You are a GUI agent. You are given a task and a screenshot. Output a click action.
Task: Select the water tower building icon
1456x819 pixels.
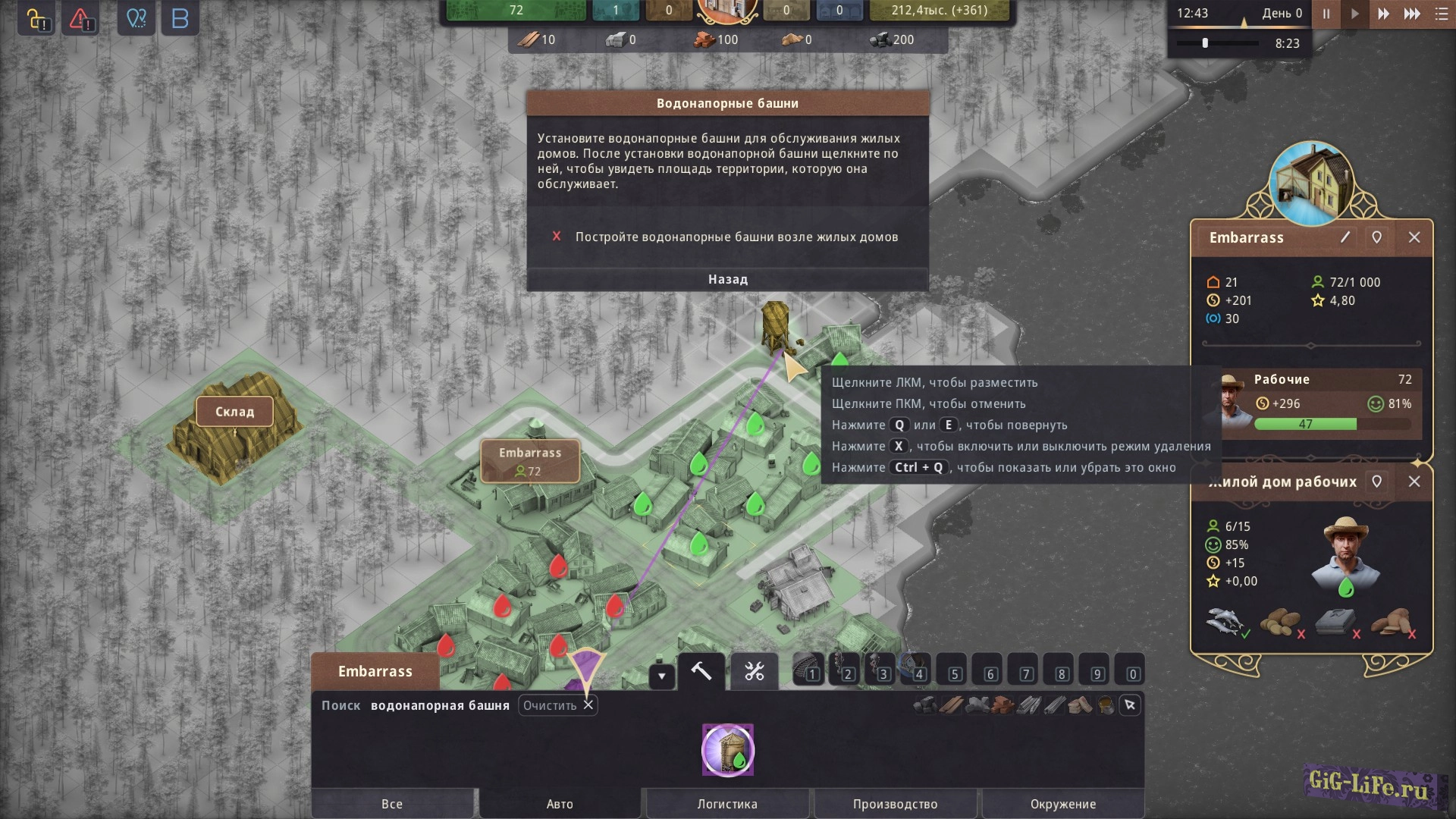pyautogui.click(x=728, y=750)
